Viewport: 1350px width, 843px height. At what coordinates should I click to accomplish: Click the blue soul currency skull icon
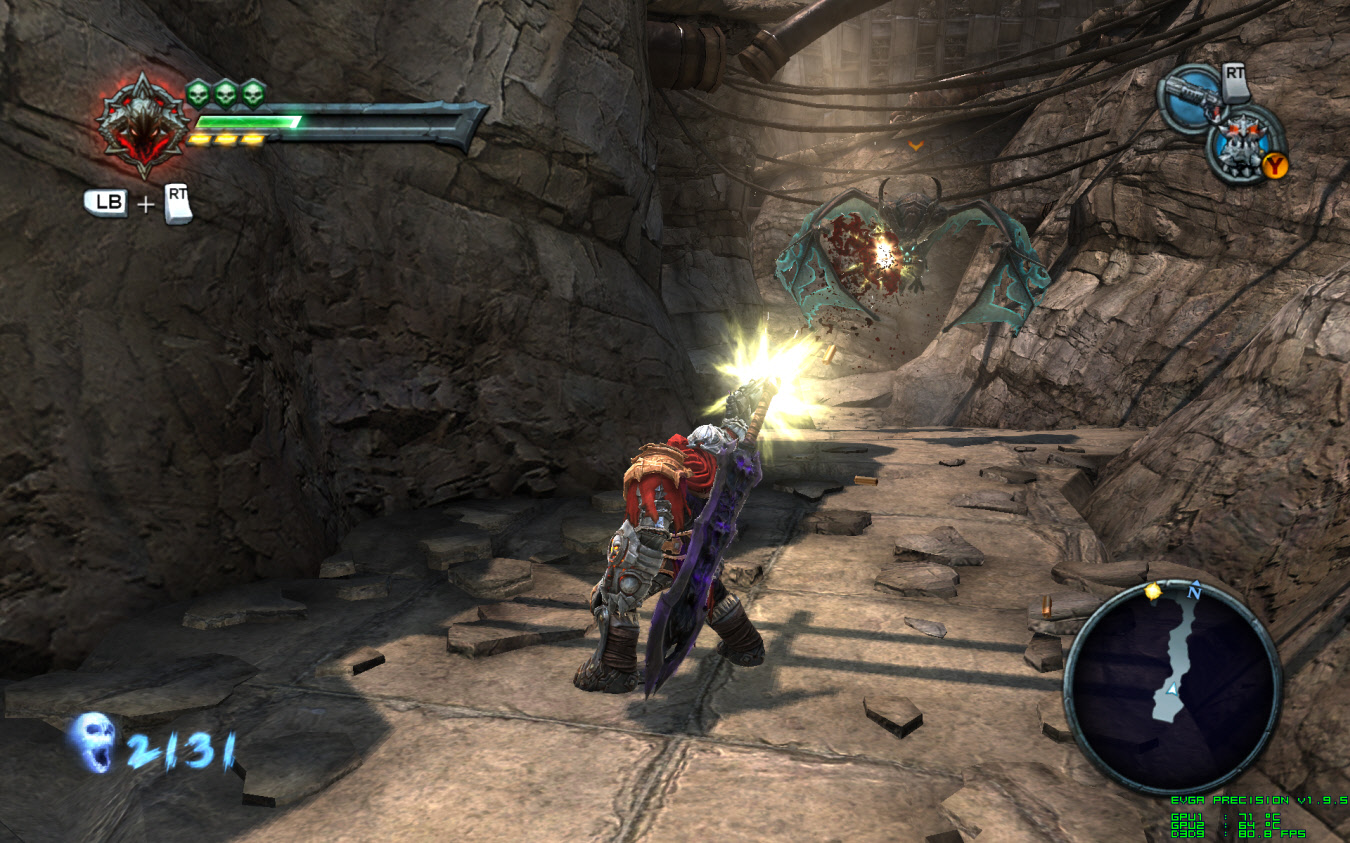[x=94, y=741]
